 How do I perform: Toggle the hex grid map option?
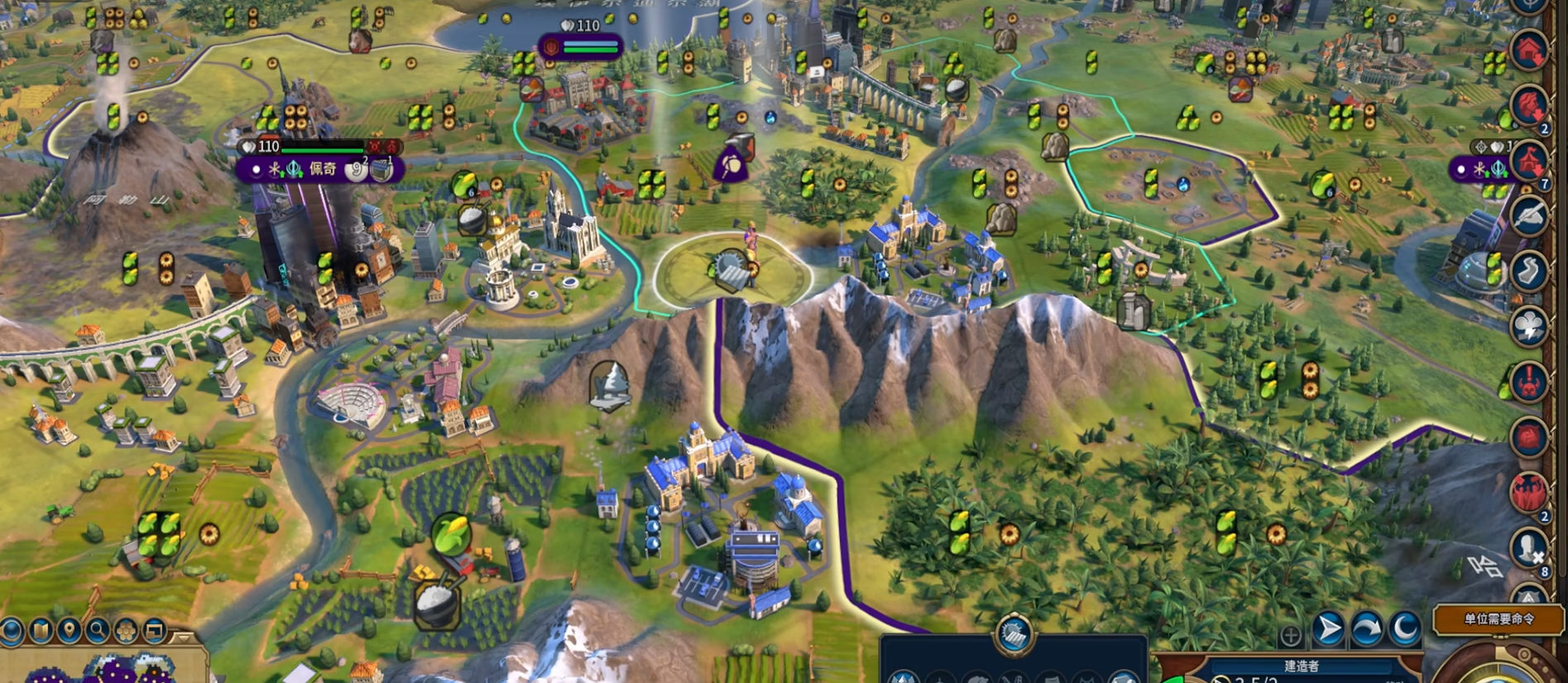click(126, 632)
